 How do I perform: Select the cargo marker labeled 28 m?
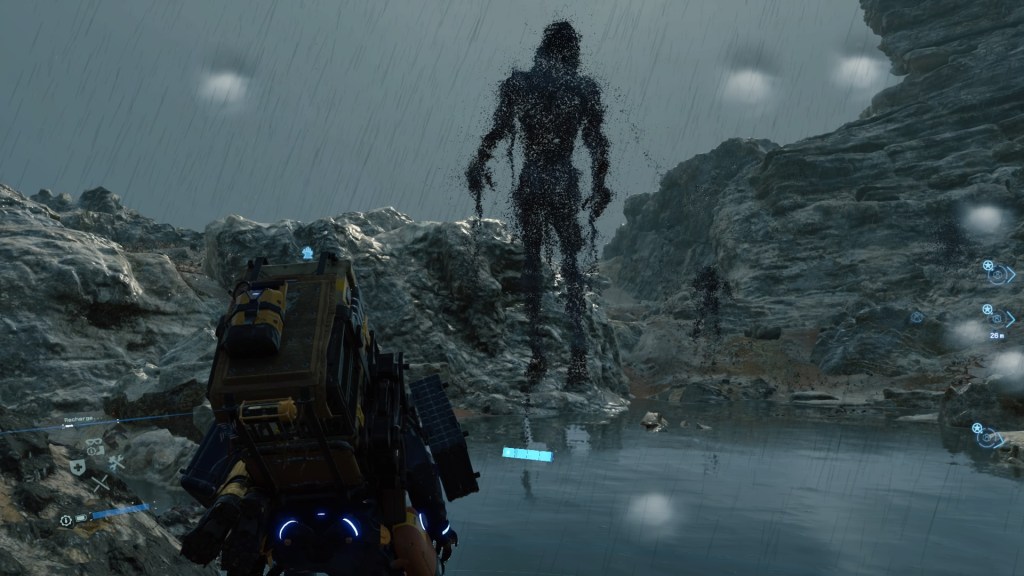(x=996, y=318)
